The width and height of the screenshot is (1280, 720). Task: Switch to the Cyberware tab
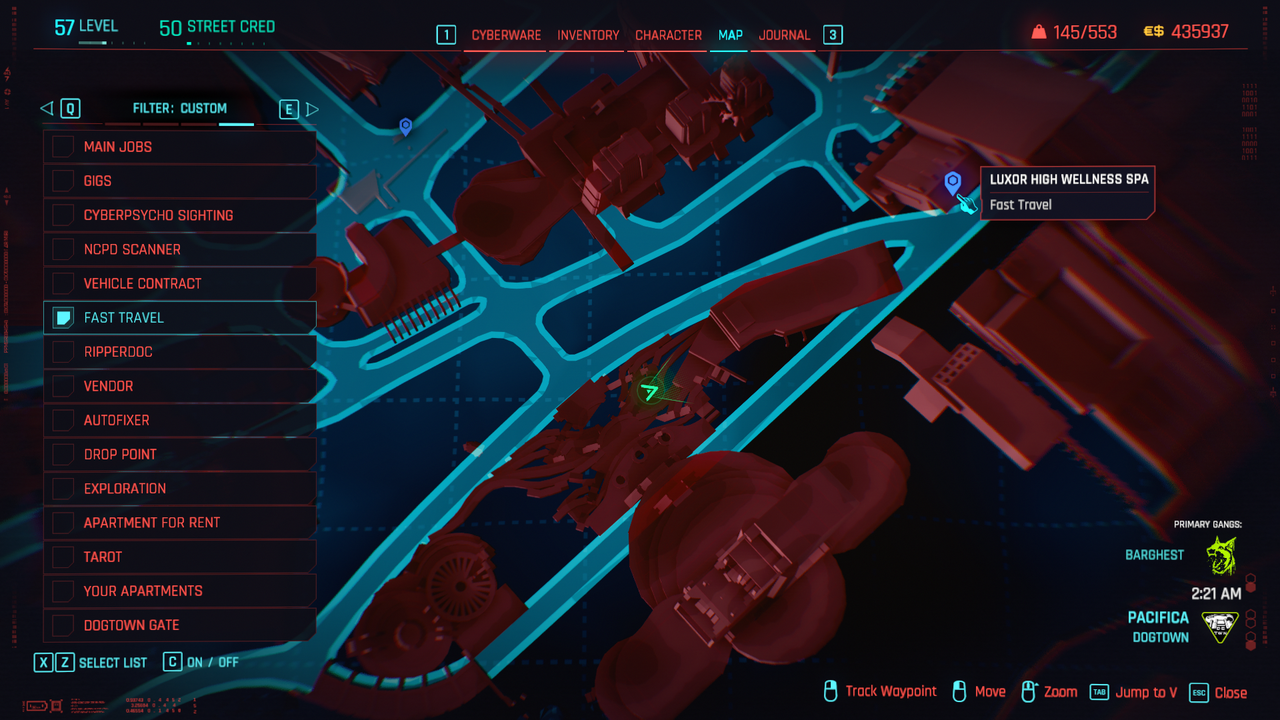pos(506,35)
